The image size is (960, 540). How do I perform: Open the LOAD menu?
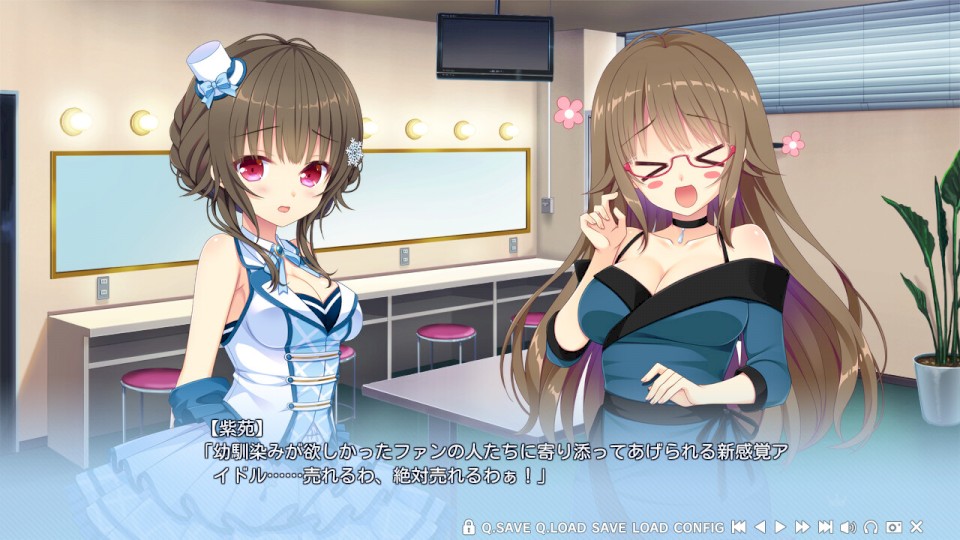(650, 527)
